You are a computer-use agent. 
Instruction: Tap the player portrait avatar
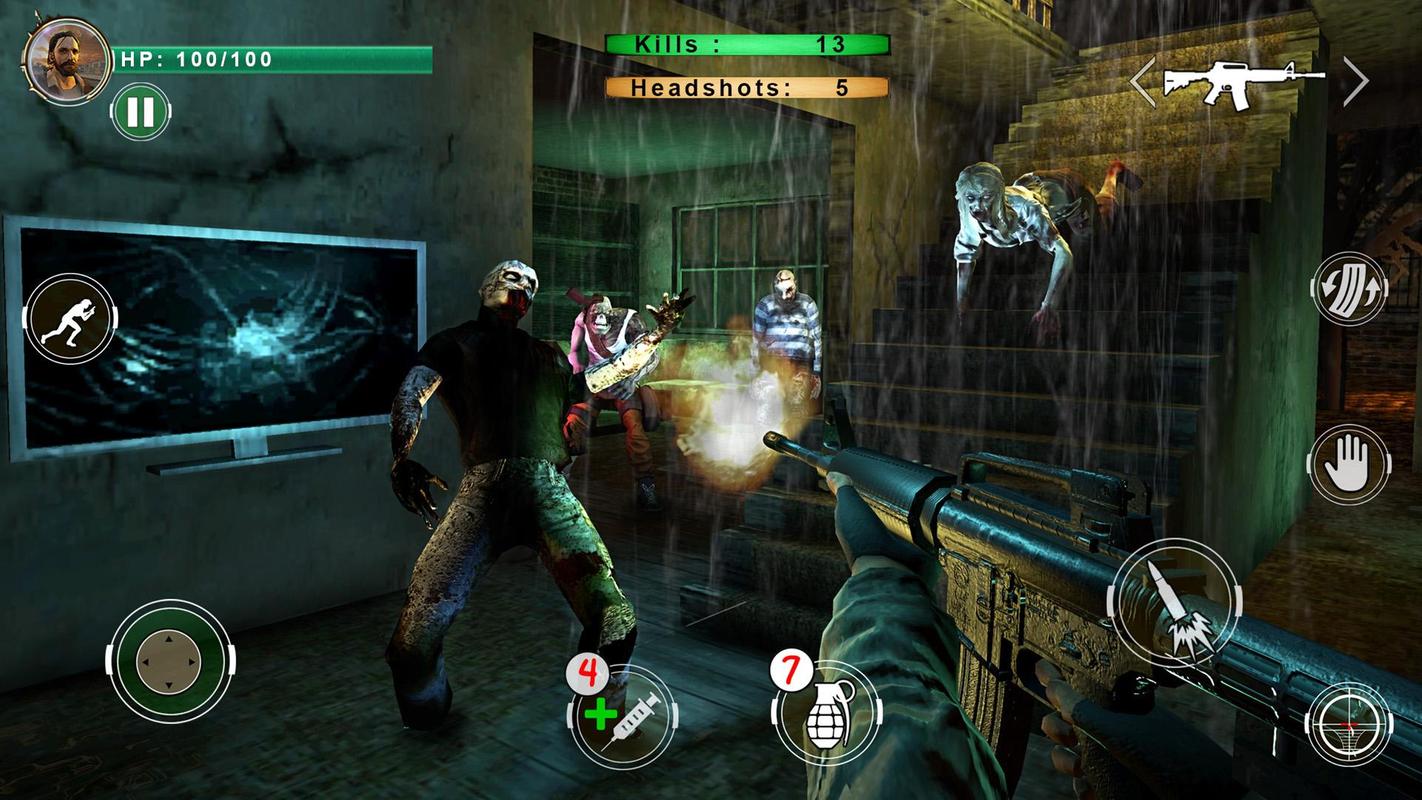(67, 59)
